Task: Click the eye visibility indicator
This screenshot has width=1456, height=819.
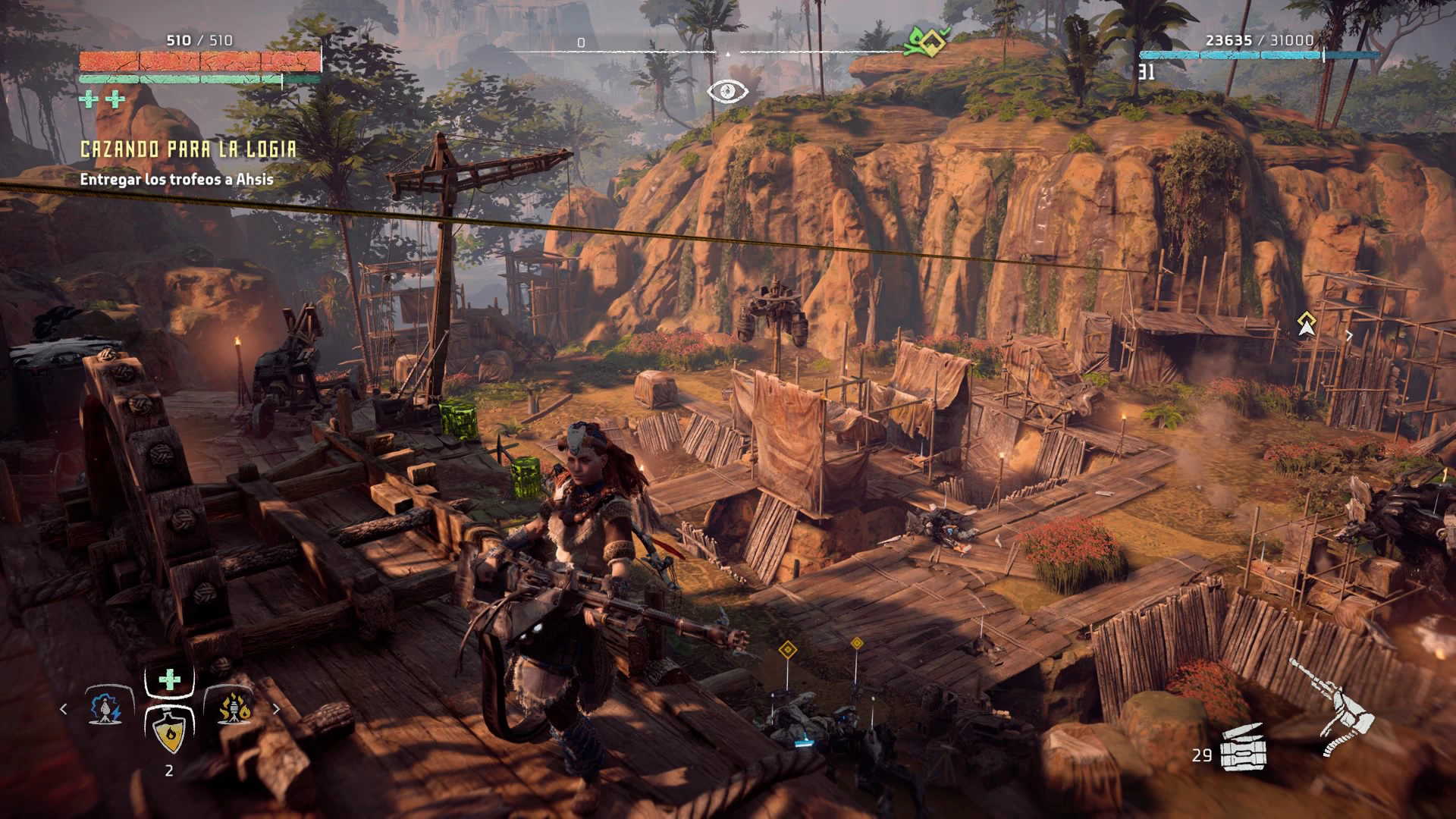Action: click(727, 92)
